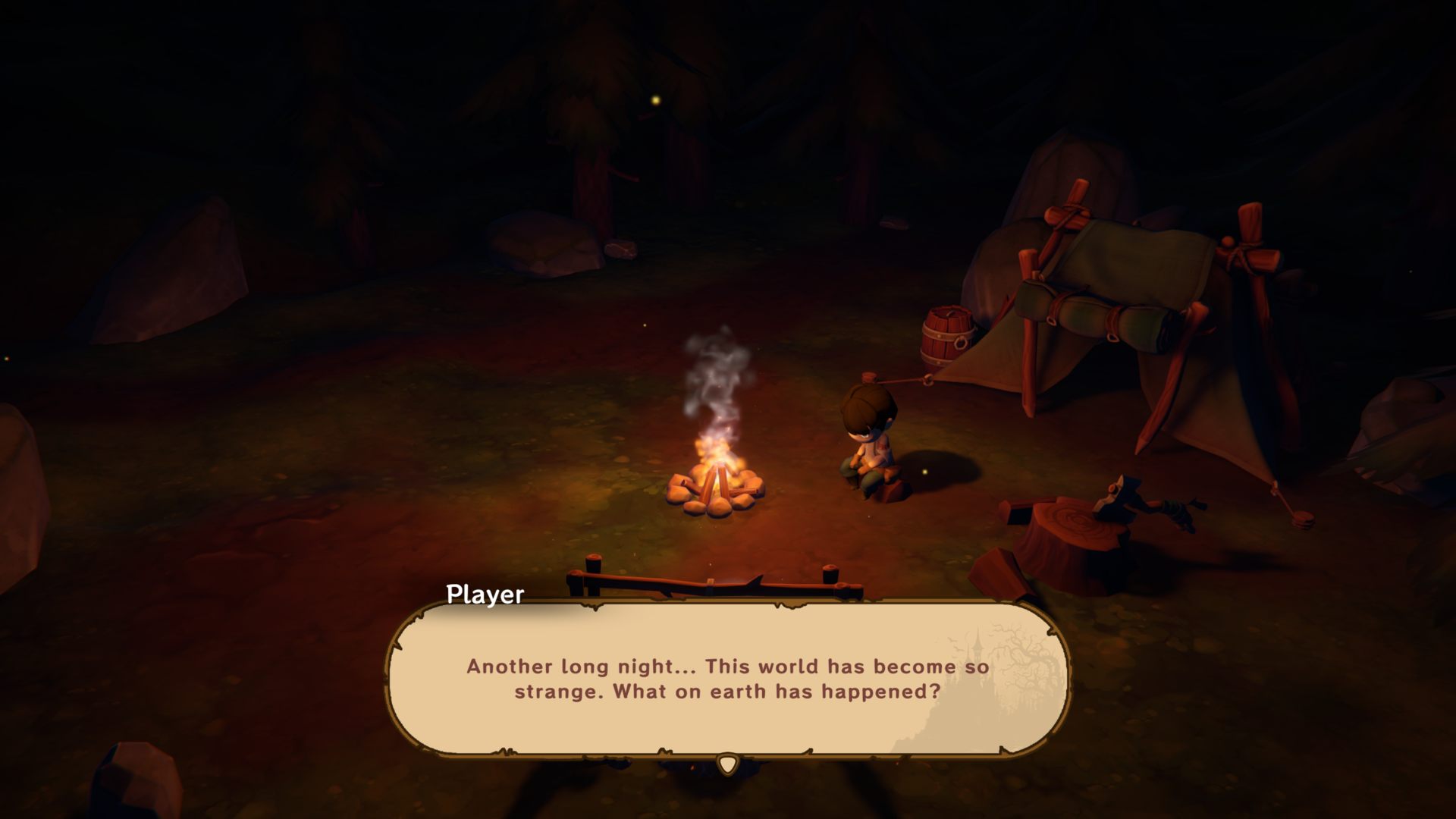The height and width of the screenshot is (819, 1456).
Task: Advance dialogue with the arrow indicator
Action: coord(728,764)
